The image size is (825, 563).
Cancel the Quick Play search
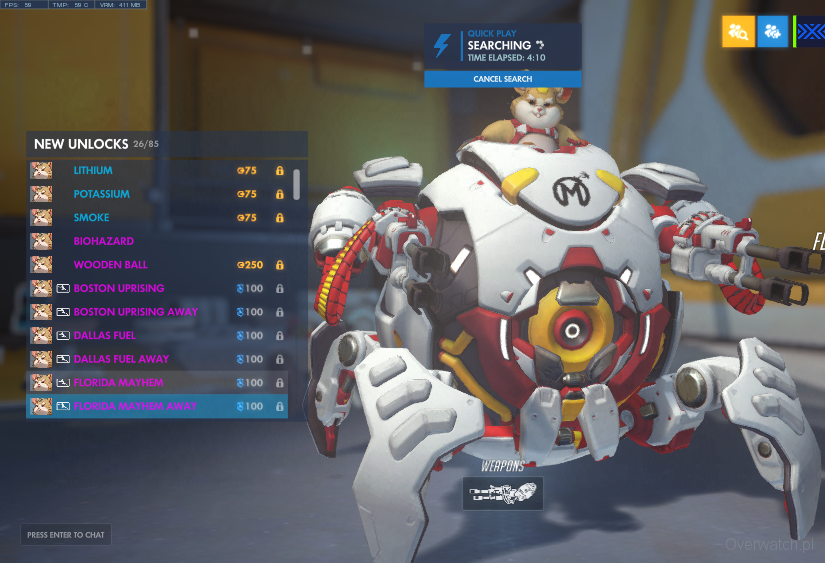coord(502,79)
